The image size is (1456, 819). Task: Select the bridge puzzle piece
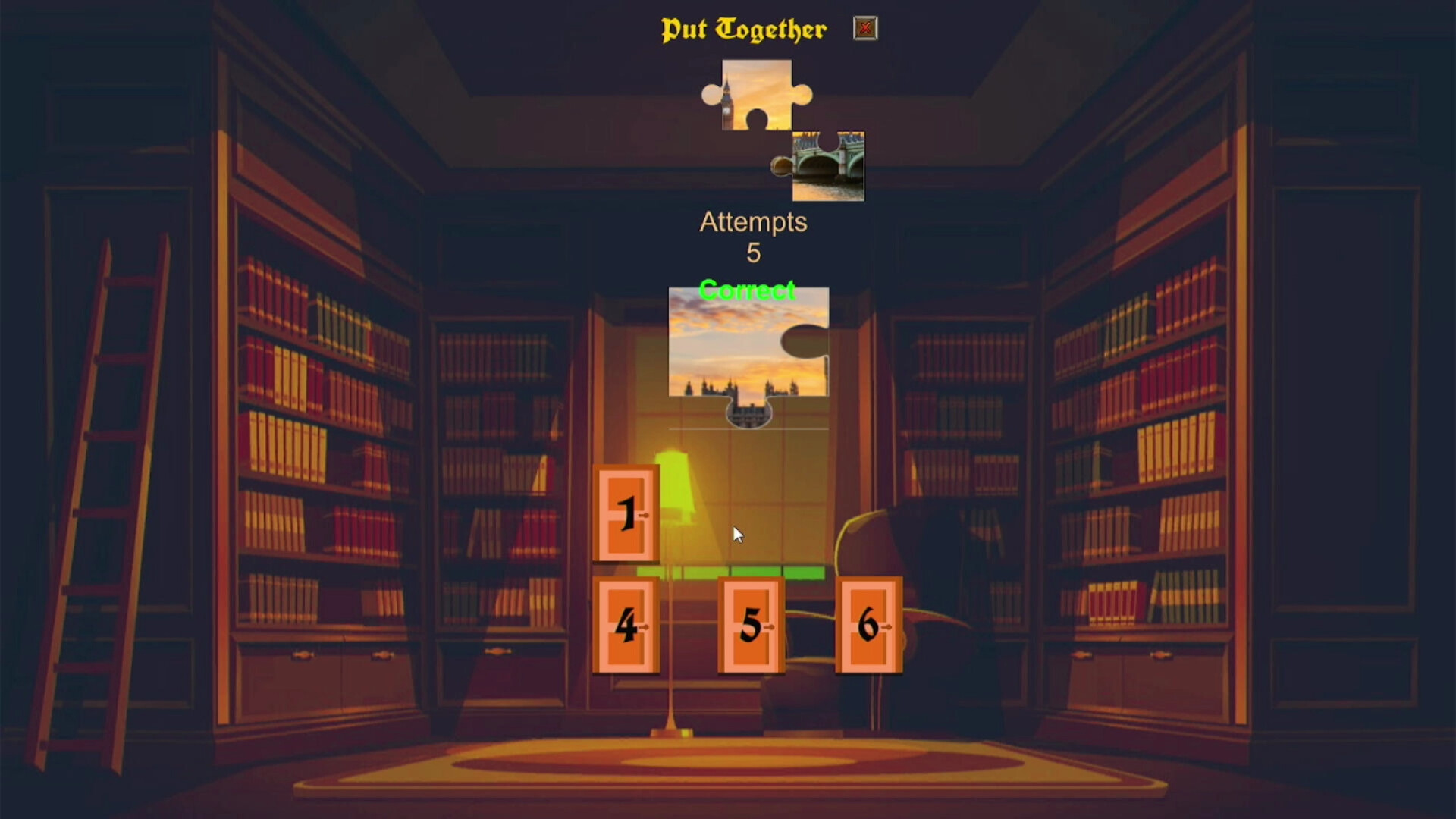(x=827, y=165)
